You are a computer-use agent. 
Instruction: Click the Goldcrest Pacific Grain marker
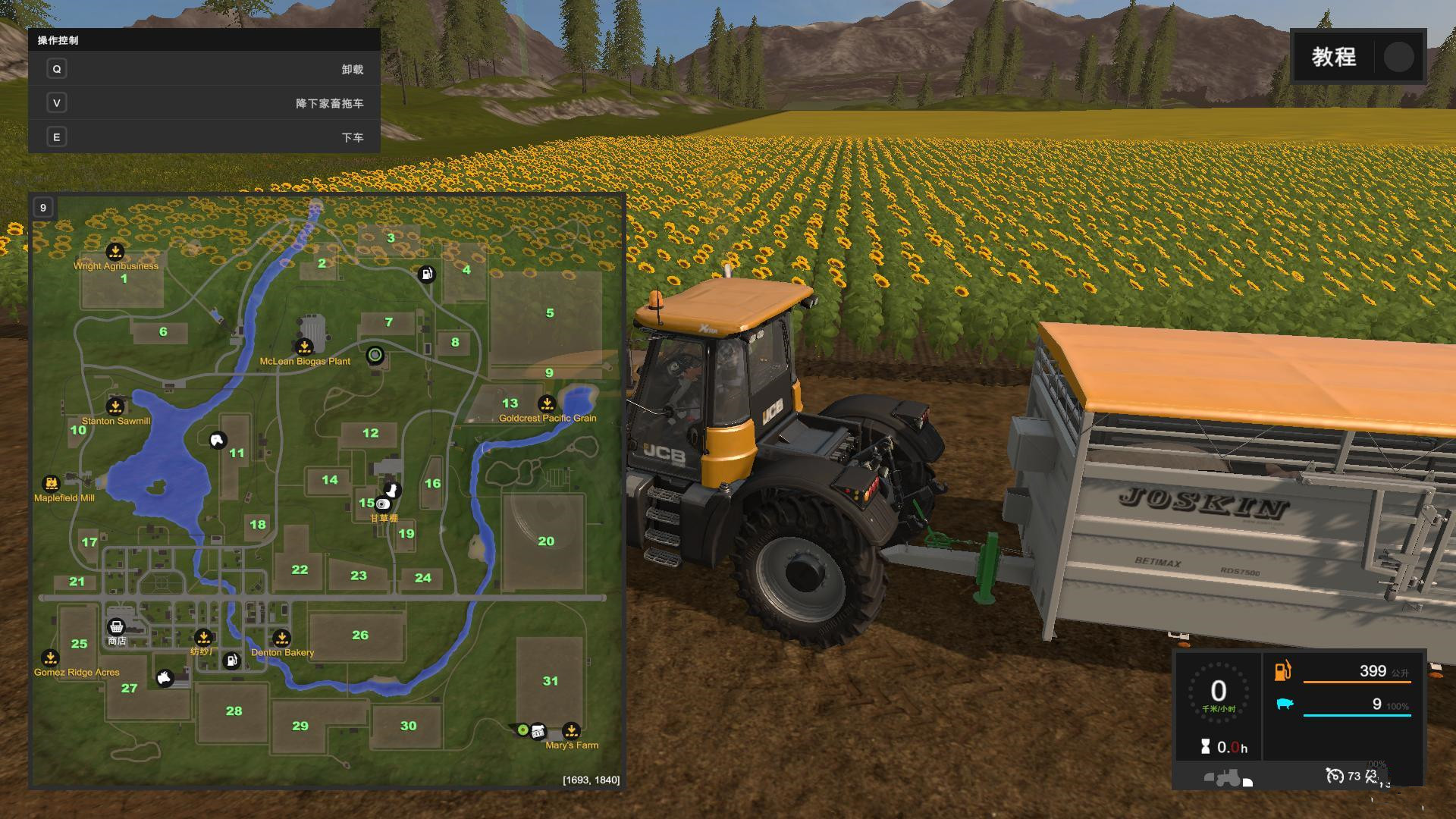(x=547, y=403)
